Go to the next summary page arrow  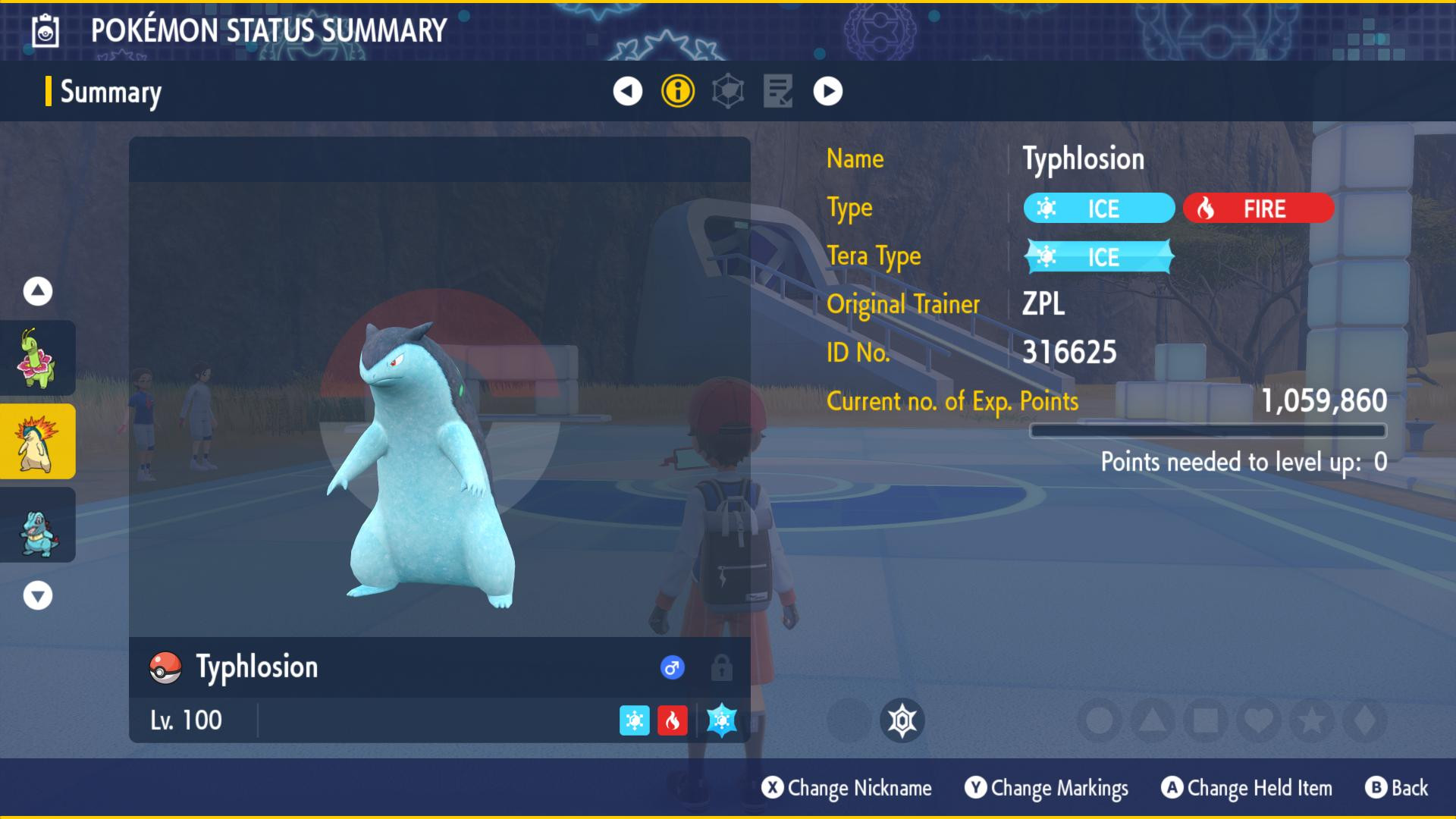(827, 92)
